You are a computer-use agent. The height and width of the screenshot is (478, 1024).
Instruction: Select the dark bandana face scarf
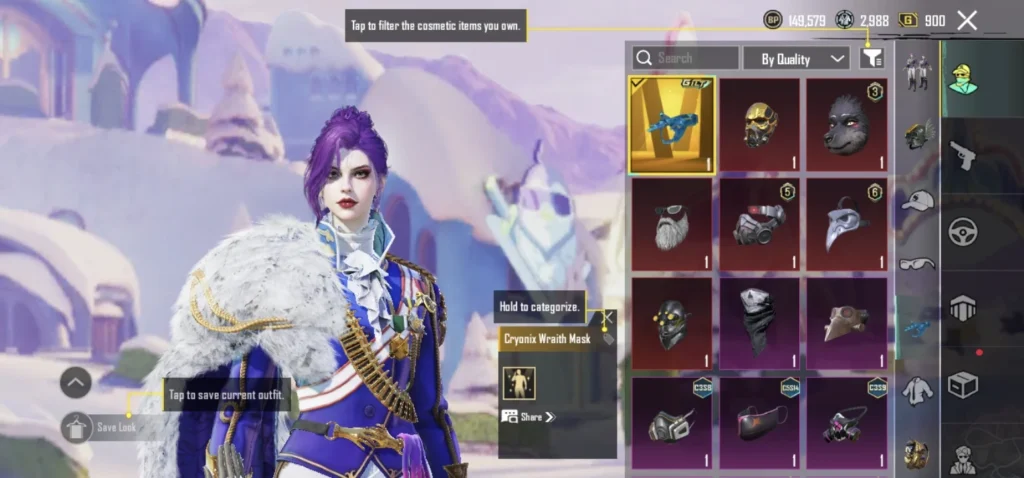pyautogui.click(x=759, y=324)
